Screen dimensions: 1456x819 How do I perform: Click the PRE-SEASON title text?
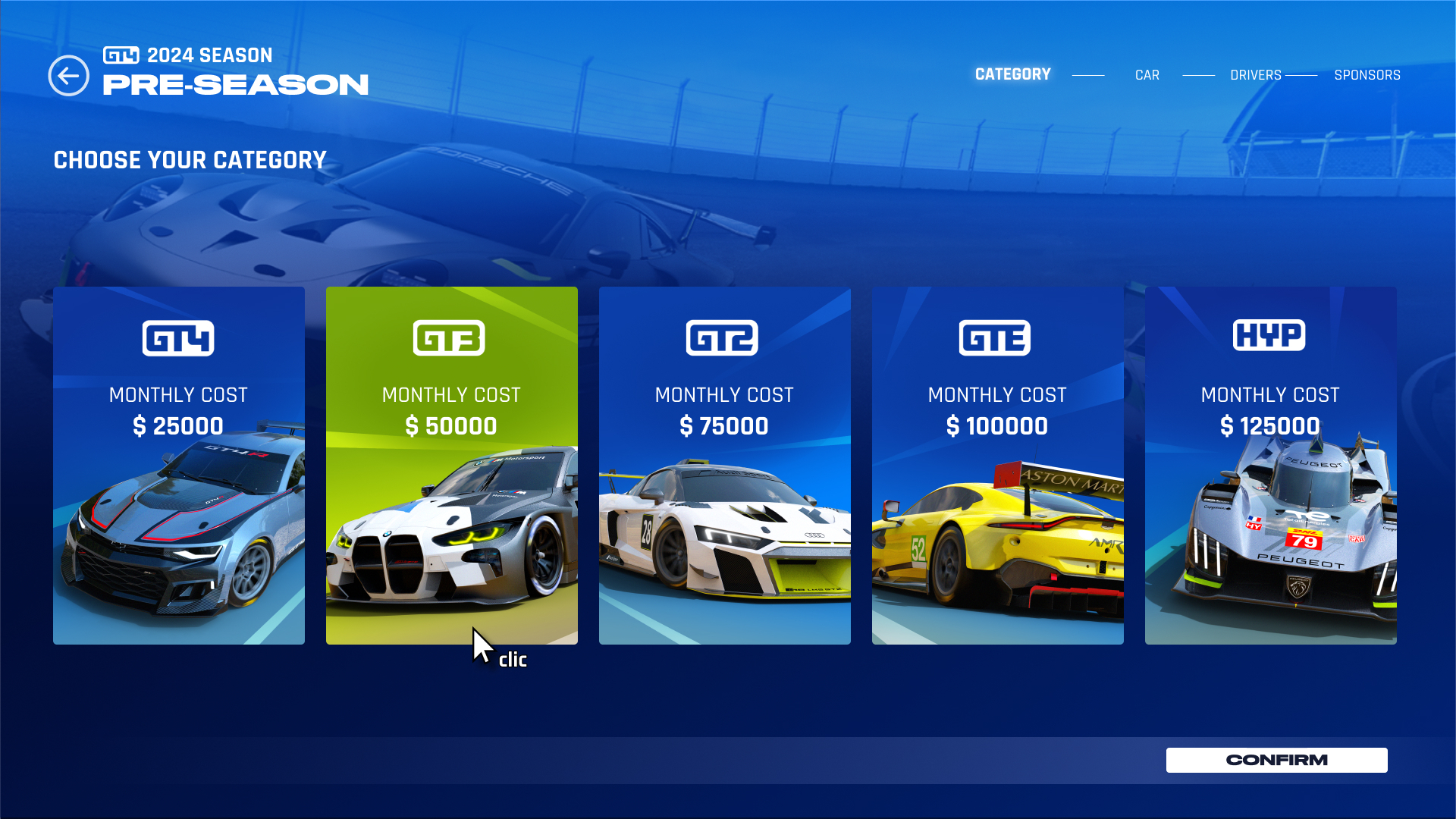(x=235, y=85)
